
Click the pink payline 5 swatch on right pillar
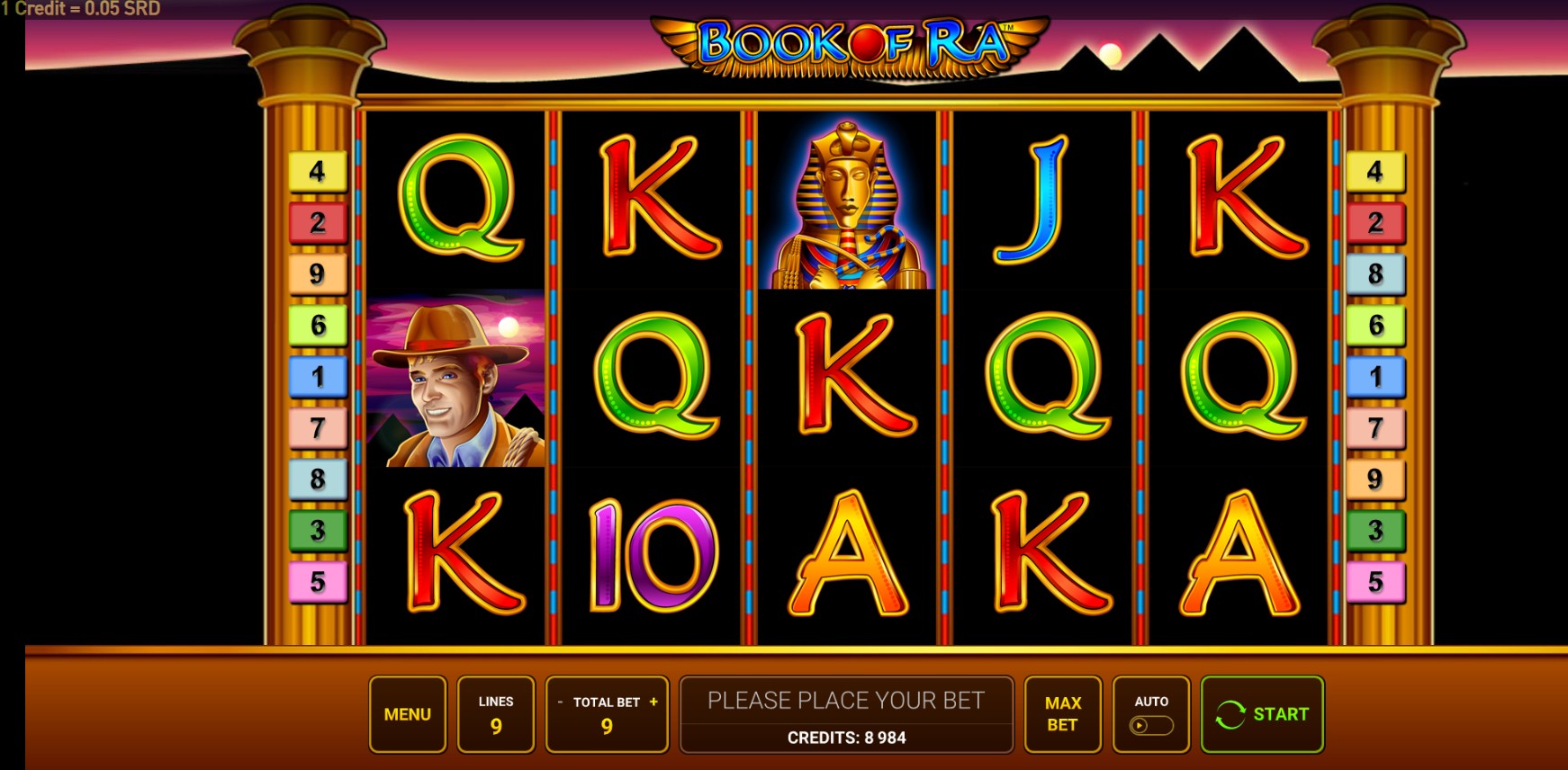(x=1374, y=583)
